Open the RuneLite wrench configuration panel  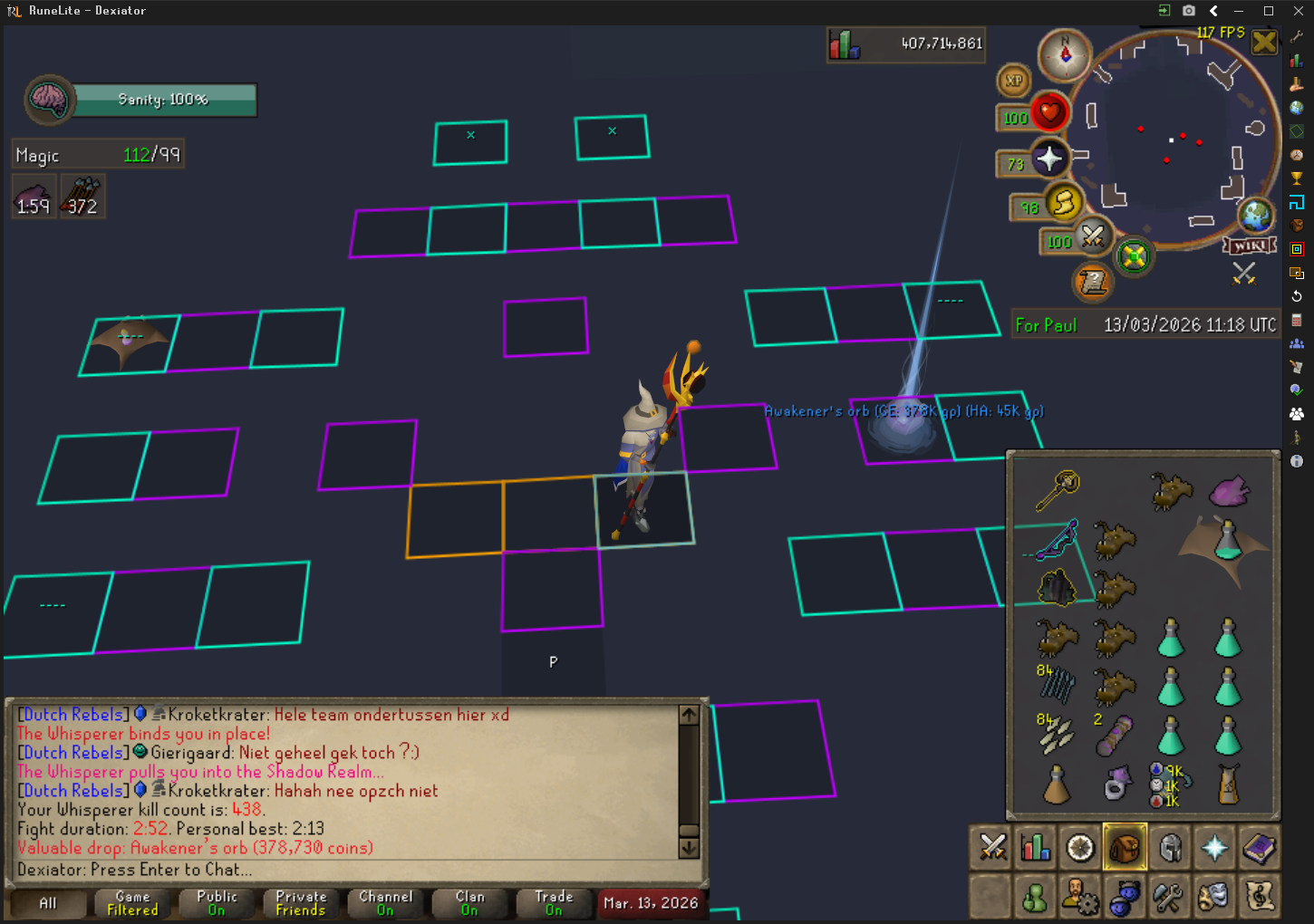point(1297,37)
